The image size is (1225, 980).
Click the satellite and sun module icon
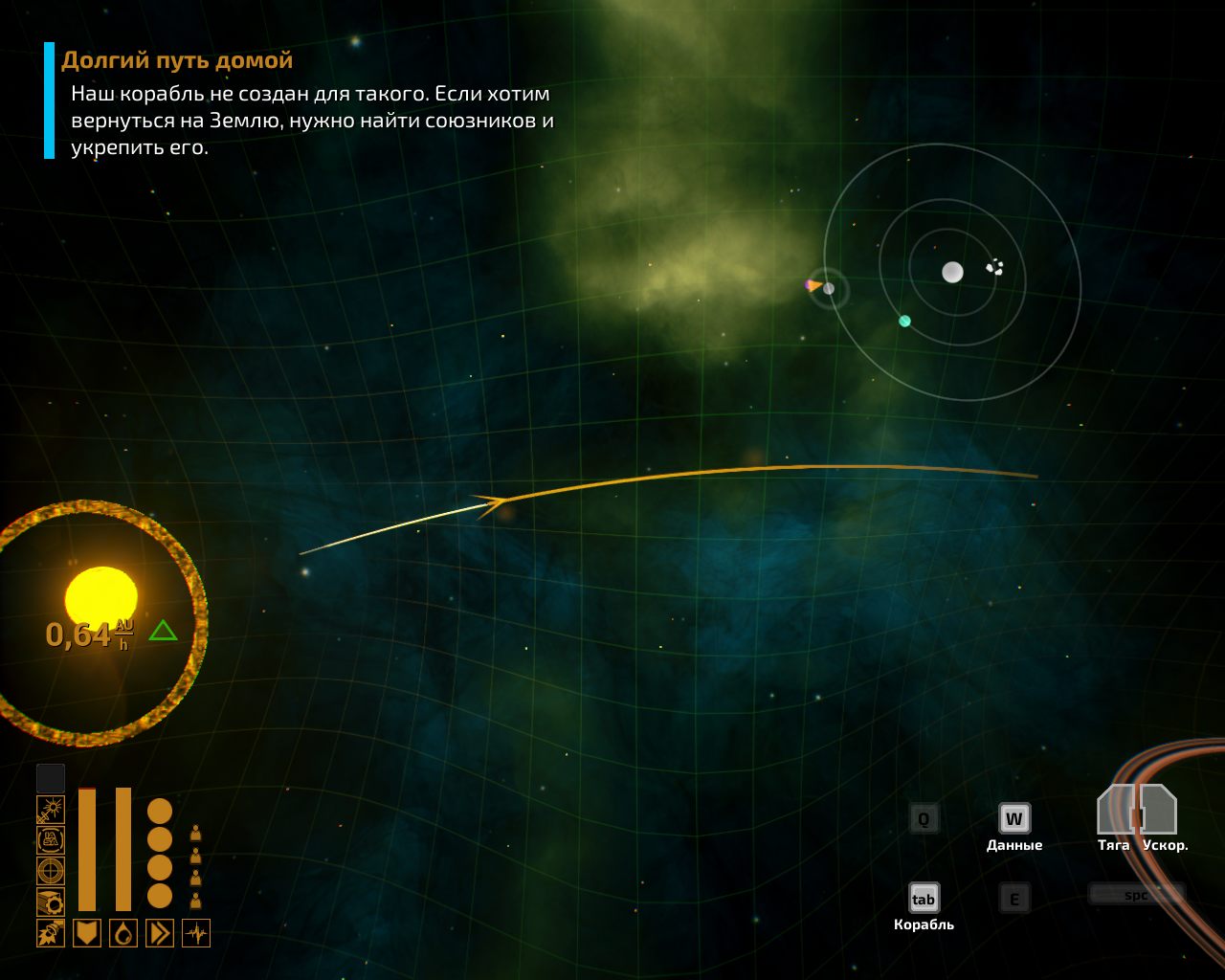51,810
